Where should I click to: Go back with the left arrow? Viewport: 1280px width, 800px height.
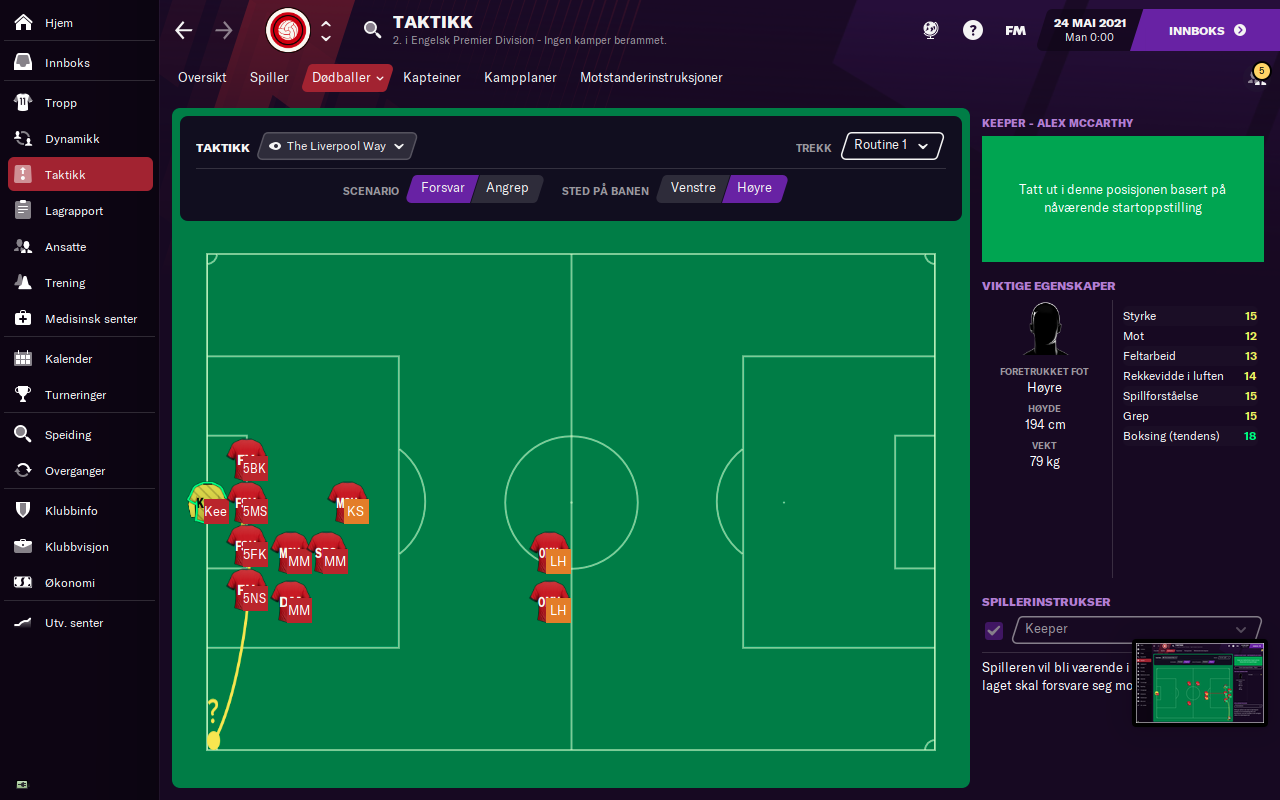(x=184, y=30)
